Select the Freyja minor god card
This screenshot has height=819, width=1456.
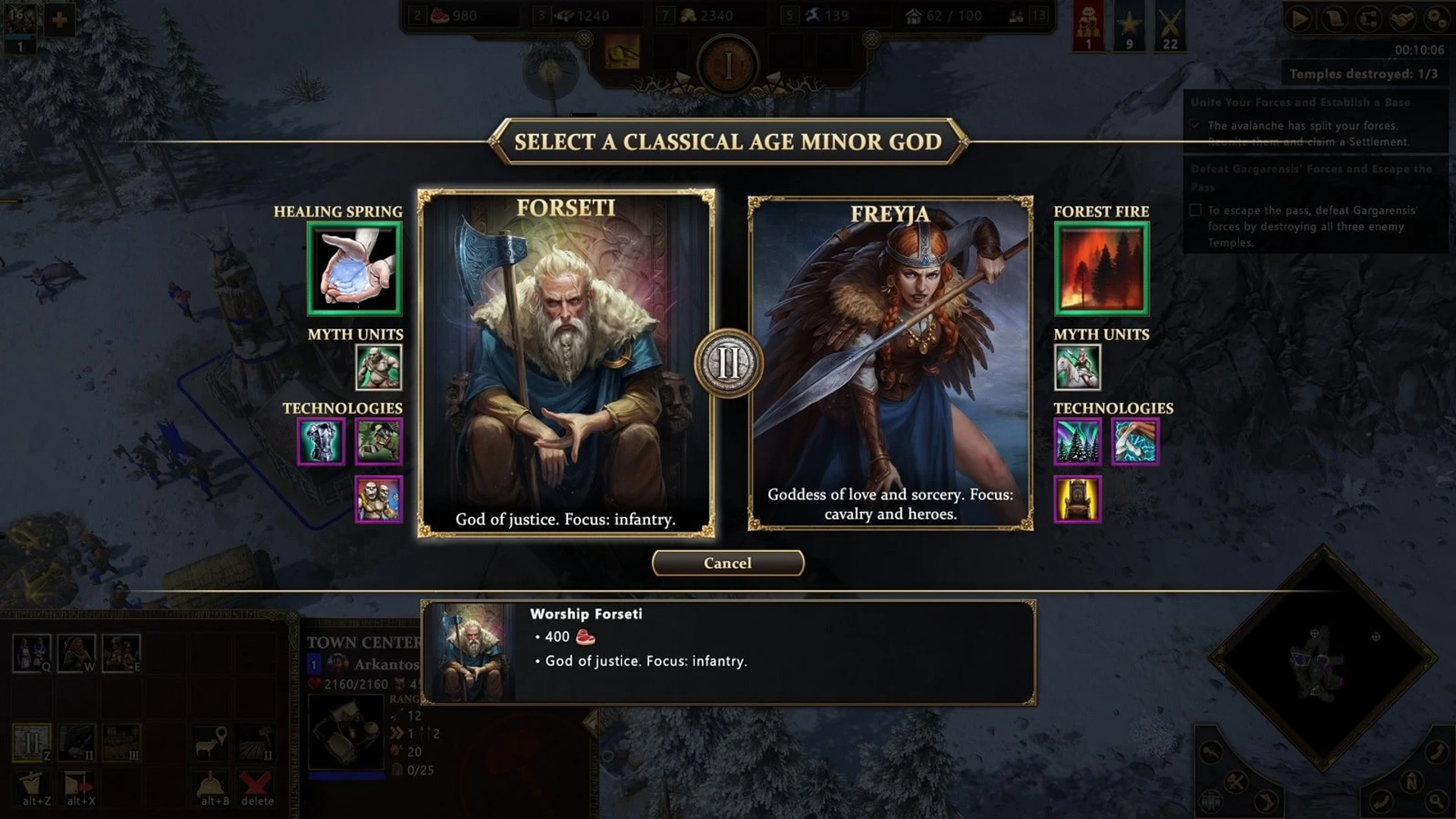[x=890, y=362]
